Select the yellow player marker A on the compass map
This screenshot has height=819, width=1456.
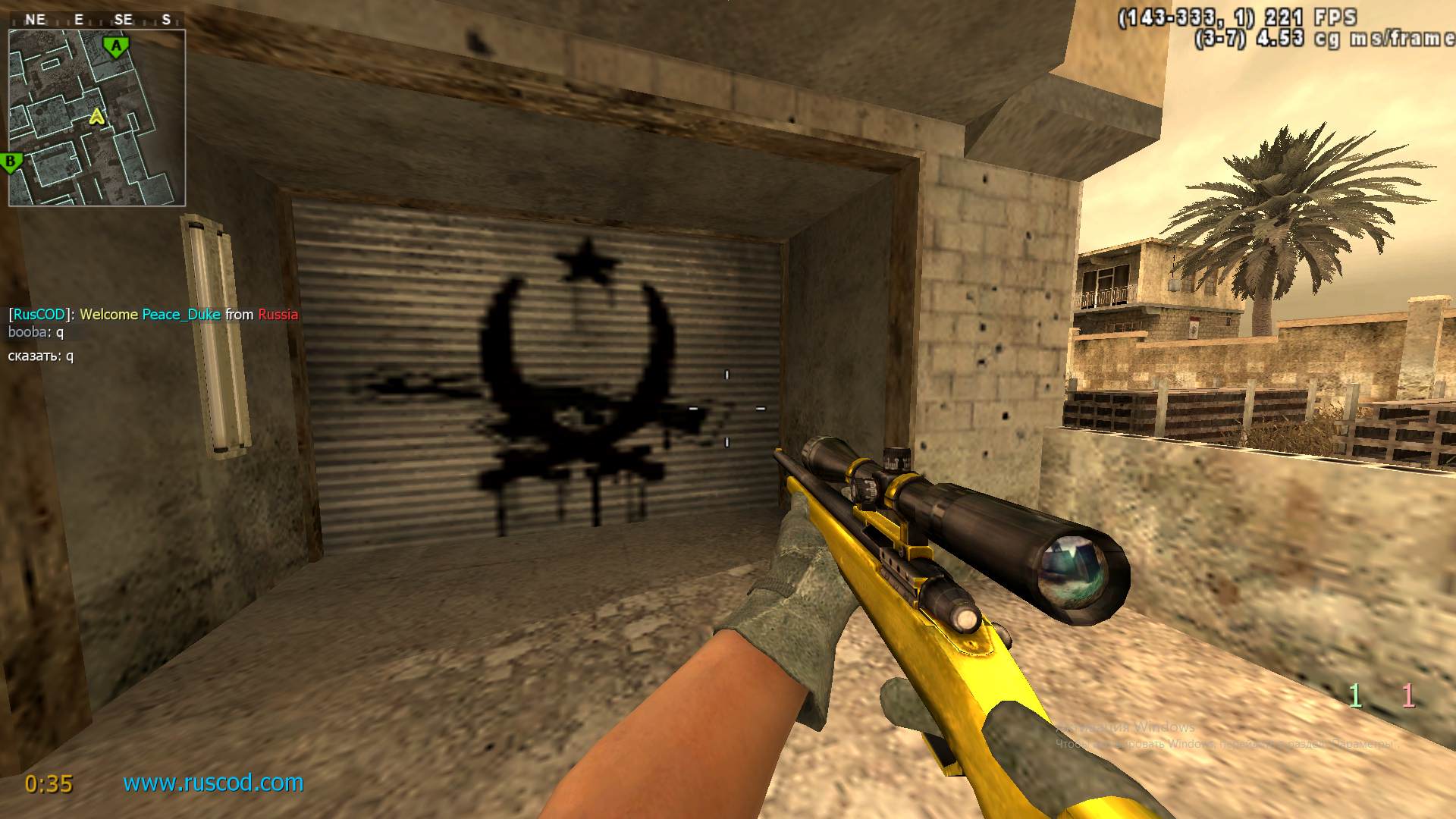(96, 118)
